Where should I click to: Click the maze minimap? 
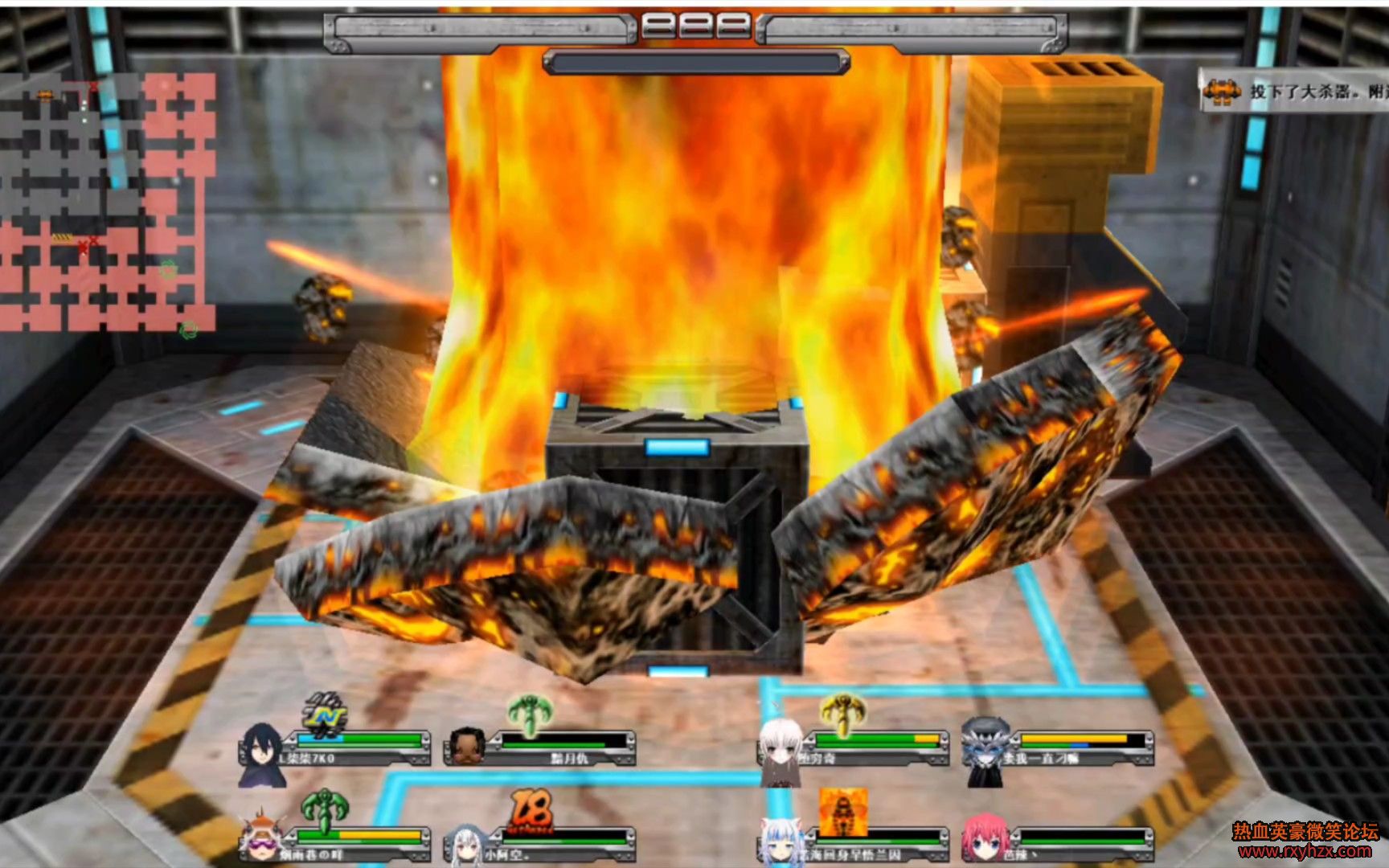tap(108, 202)
